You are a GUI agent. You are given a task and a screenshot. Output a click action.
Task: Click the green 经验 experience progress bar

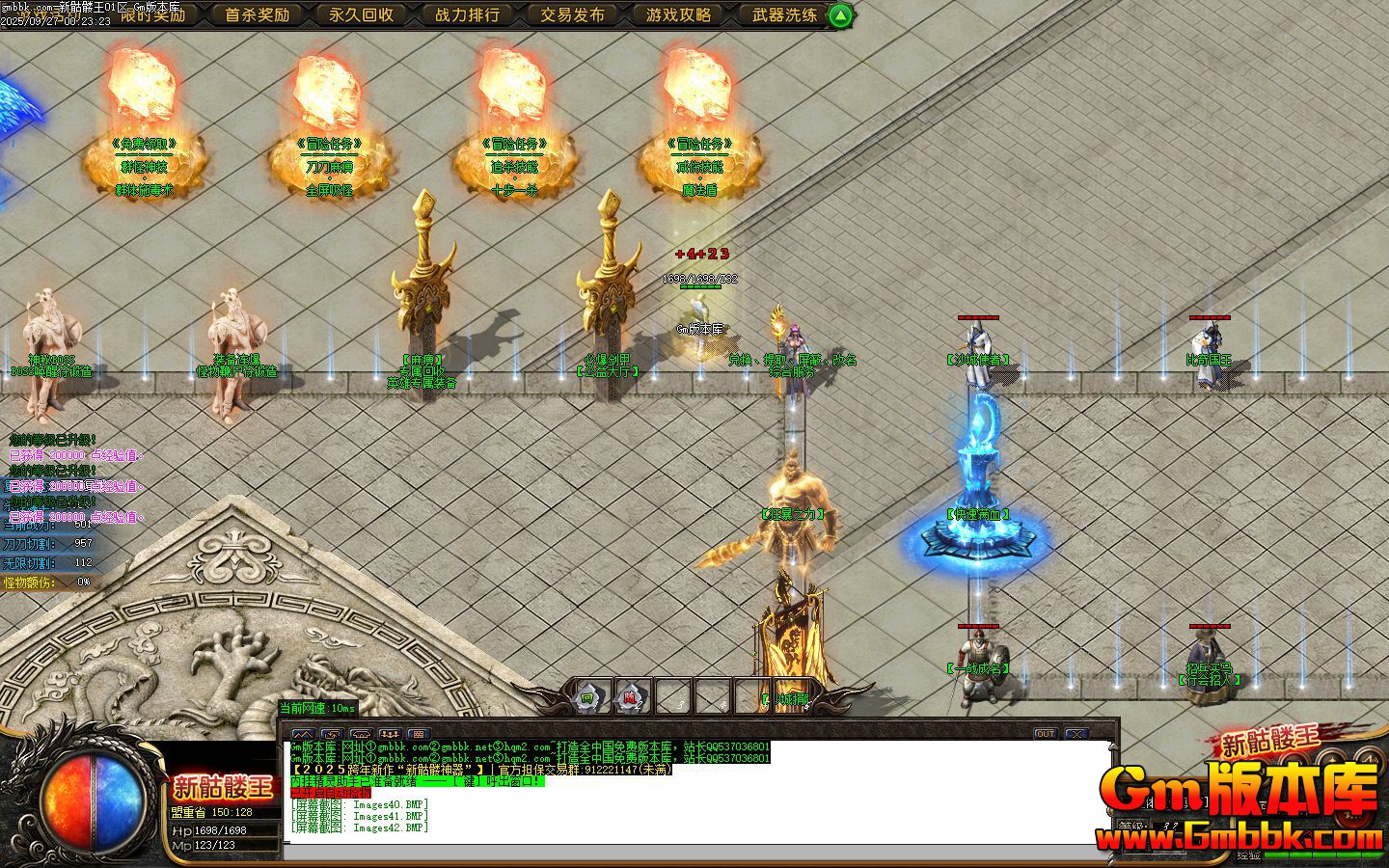(x=1321, y=855)
